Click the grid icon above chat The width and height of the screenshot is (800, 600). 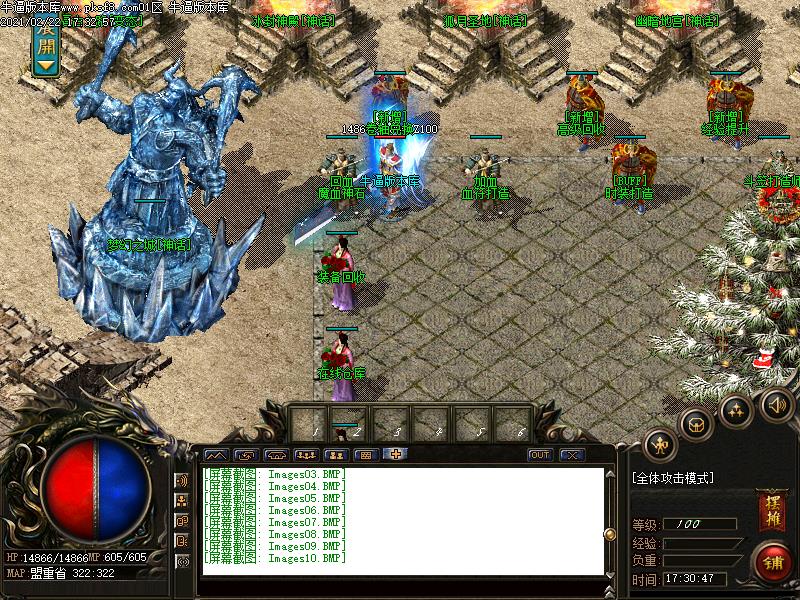pyautogui.click(x=365, y=455)
